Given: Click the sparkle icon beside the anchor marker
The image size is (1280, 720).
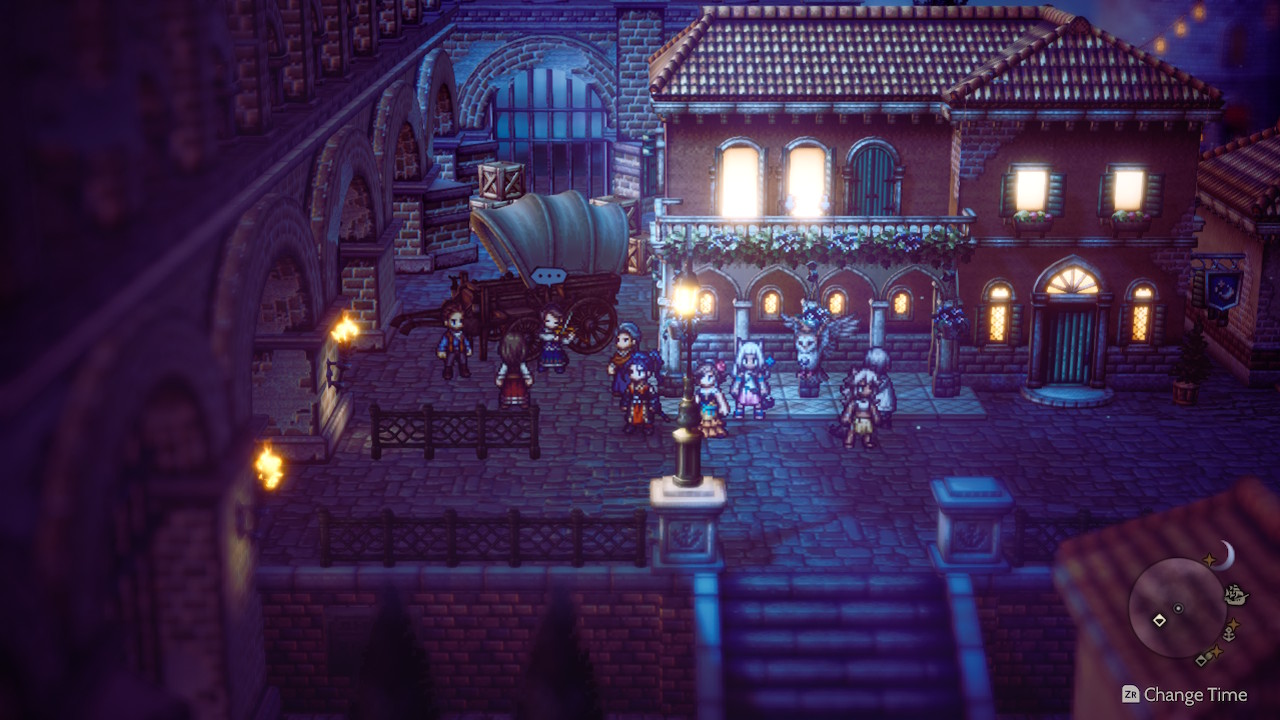Looking at the screenshot, I should coord(1234,625).
